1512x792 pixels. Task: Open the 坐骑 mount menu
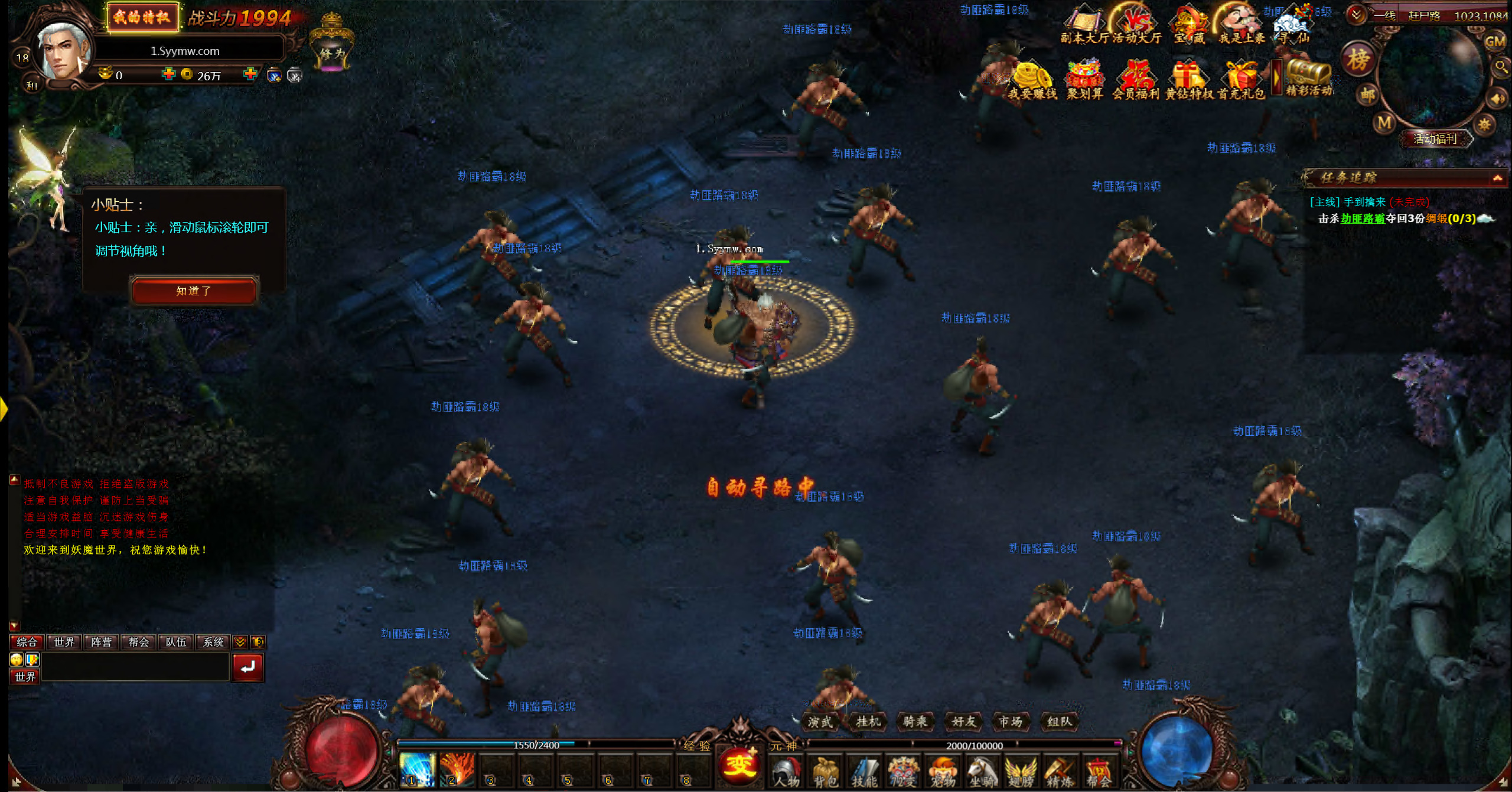click(x=981, y=772)
